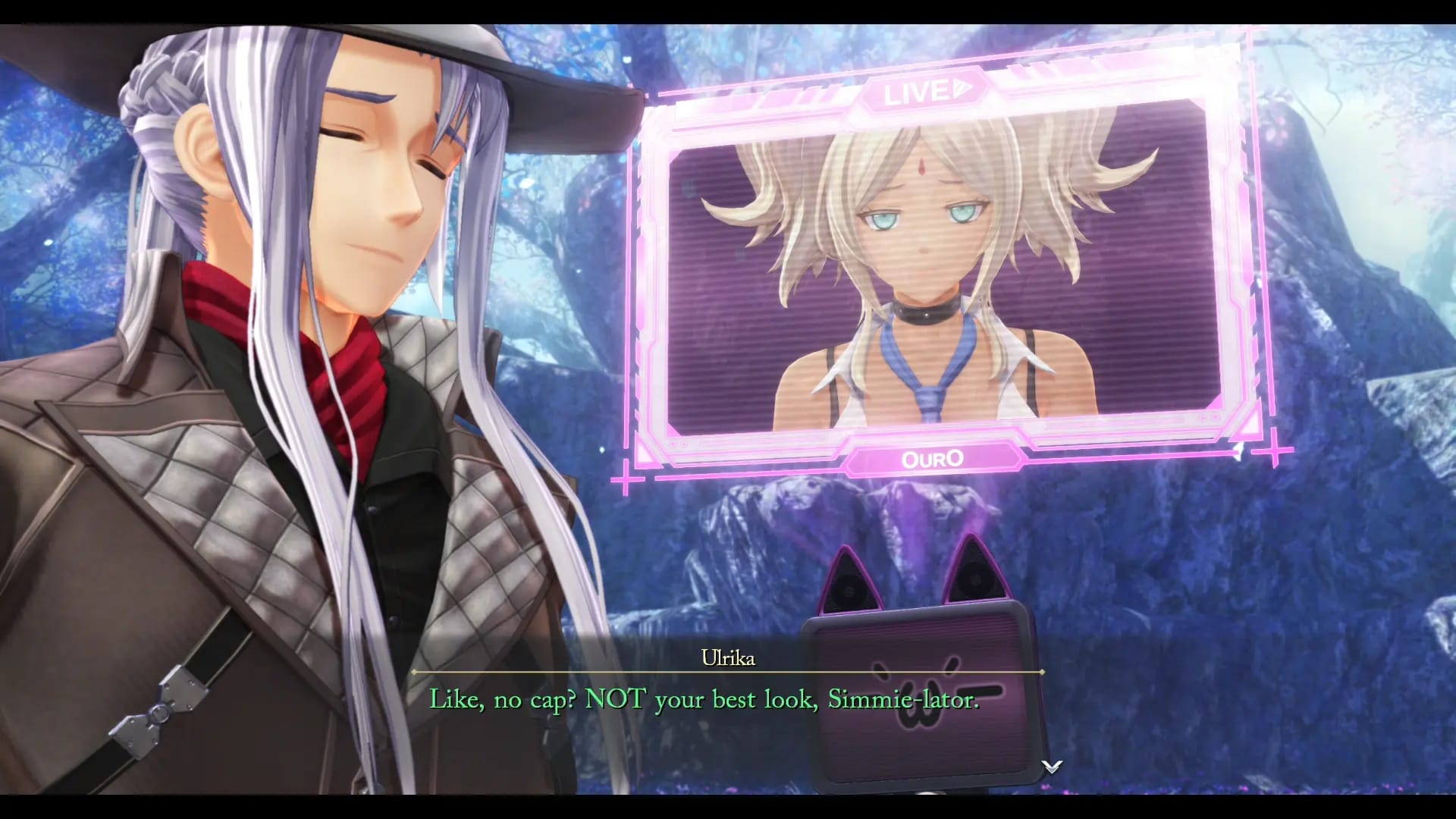The width and height of the screenshot is (1456, 819).
Task: Advance dialogue with the down arrow indicator
Action: pyautogui.click(x=1051, y=767)
